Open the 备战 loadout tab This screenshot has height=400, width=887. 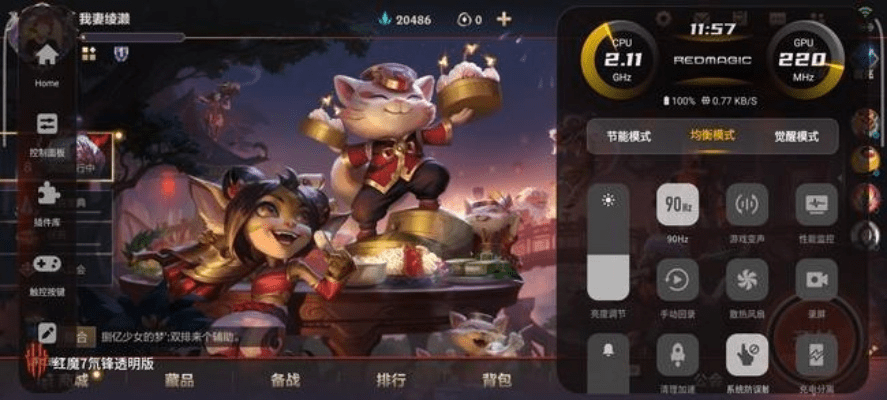tap(285, 380)
